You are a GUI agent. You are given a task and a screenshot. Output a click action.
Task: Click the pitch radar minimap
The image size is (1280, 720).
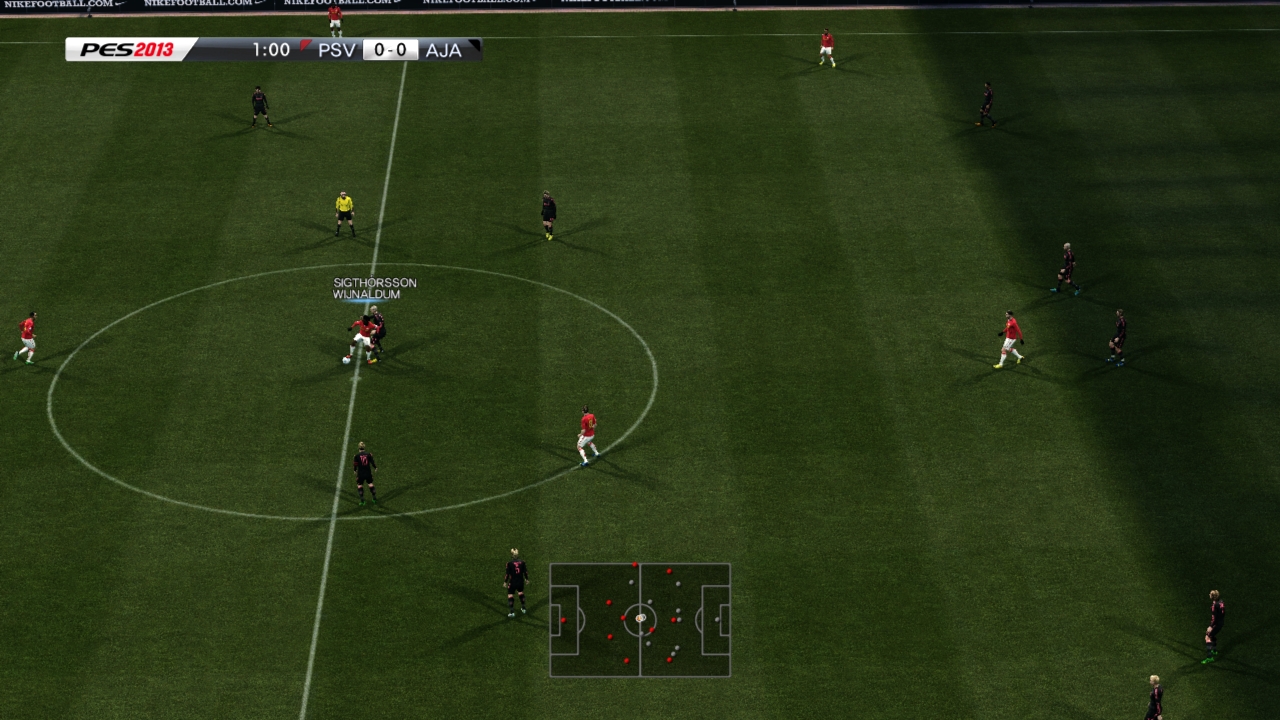[640, 620]
